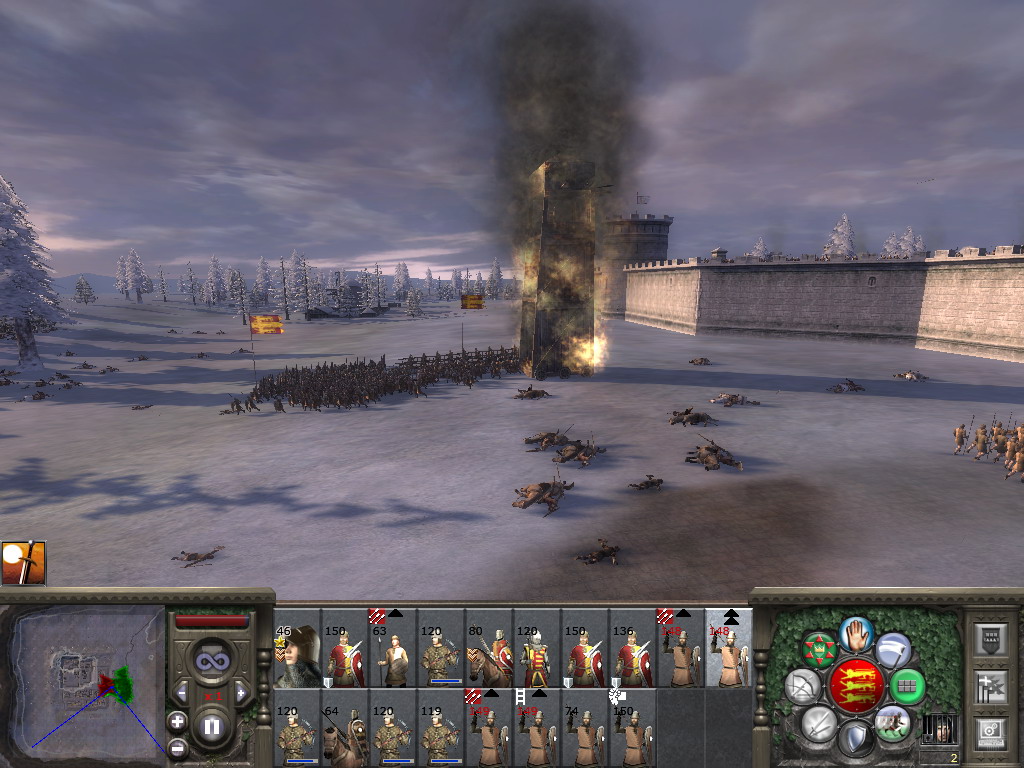1024x768 pixels.
Task: Click the red three-lions faction emblem
Action: coord(855,686)
